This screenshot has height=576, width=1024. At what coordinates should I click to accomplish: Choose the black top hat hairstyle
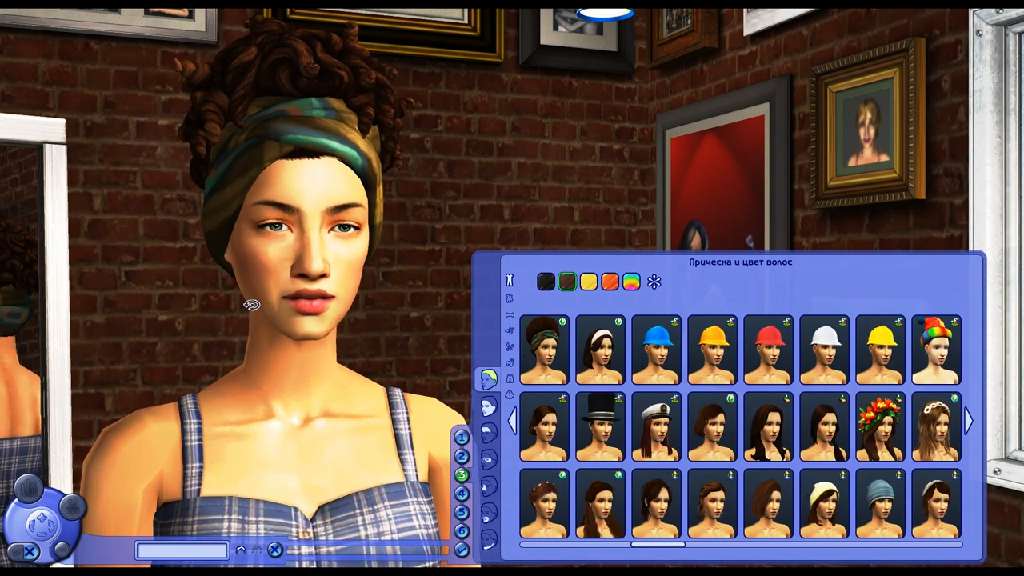[600, 426]
